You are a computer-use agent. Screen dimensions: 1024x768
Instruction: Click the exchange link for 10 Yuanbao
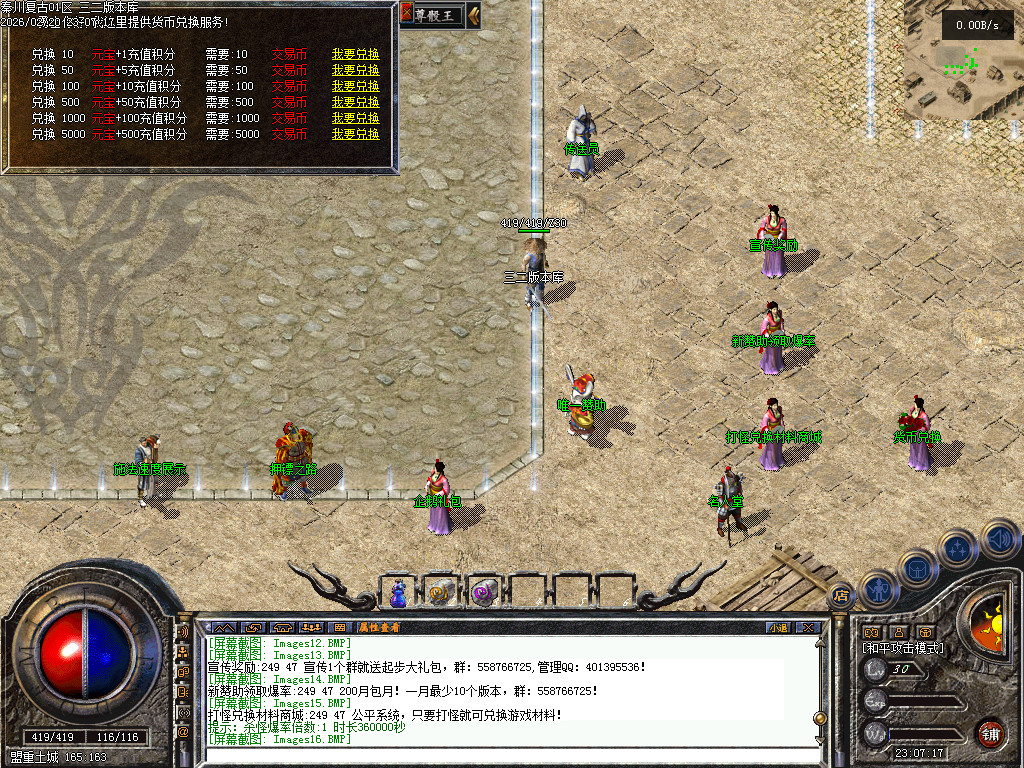[355, 54]
